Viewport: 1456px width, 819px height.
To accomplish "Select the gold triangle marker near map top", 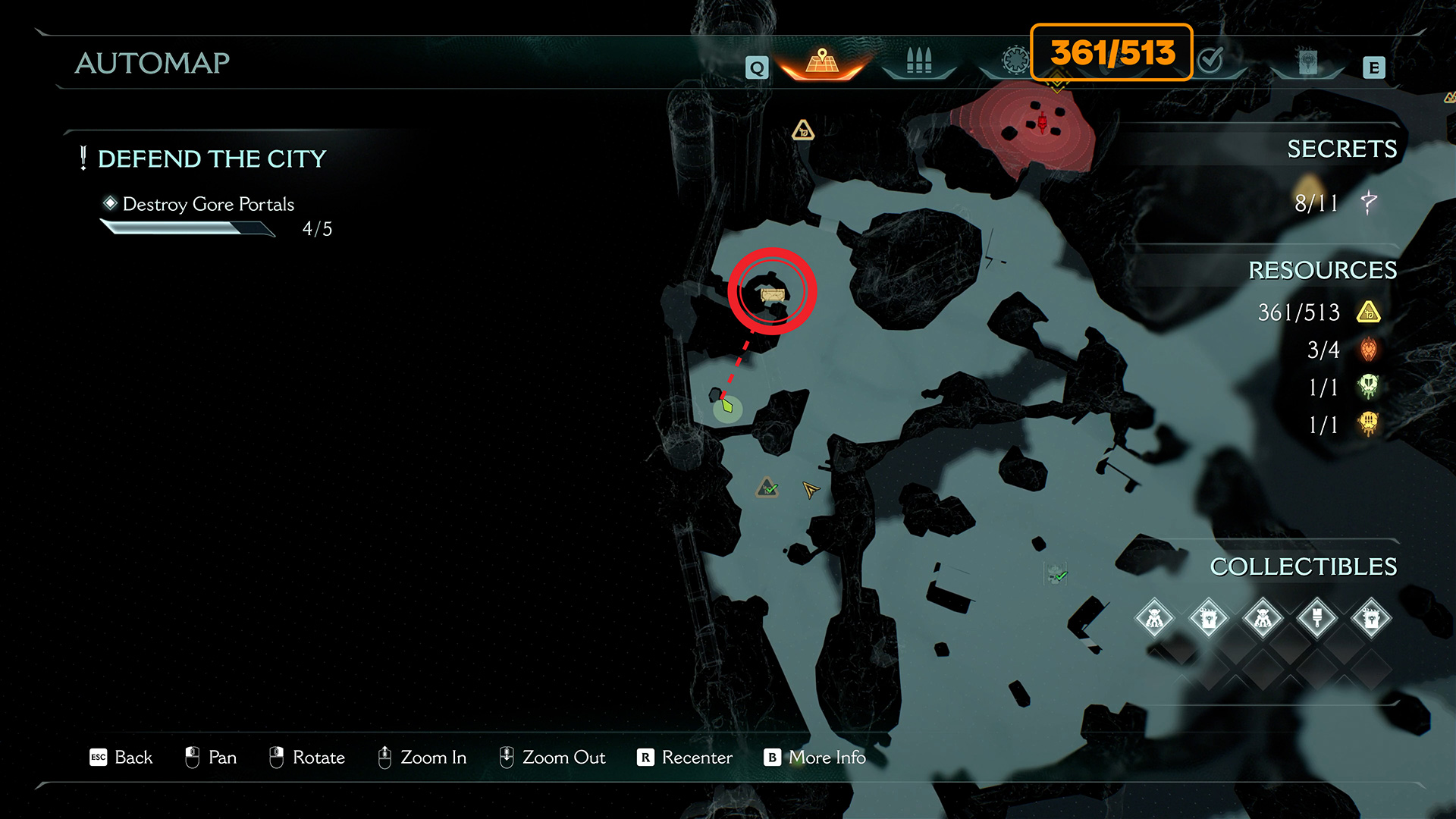I will 802,131.
